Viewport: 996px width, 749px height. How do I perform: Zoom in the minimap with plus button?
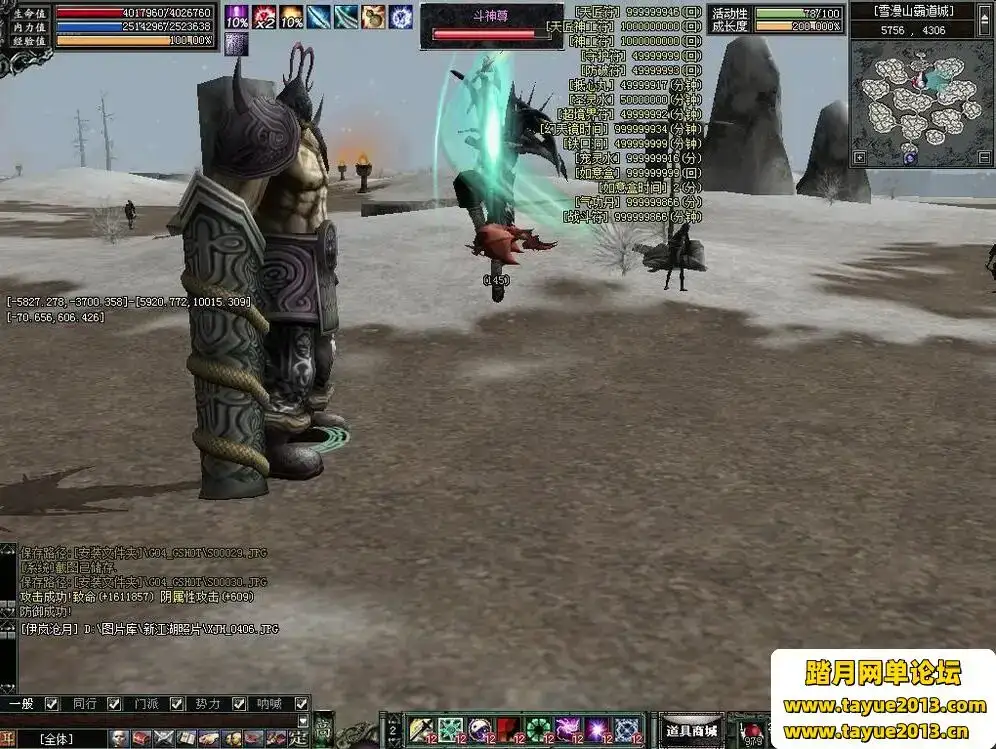click(859, 158)
